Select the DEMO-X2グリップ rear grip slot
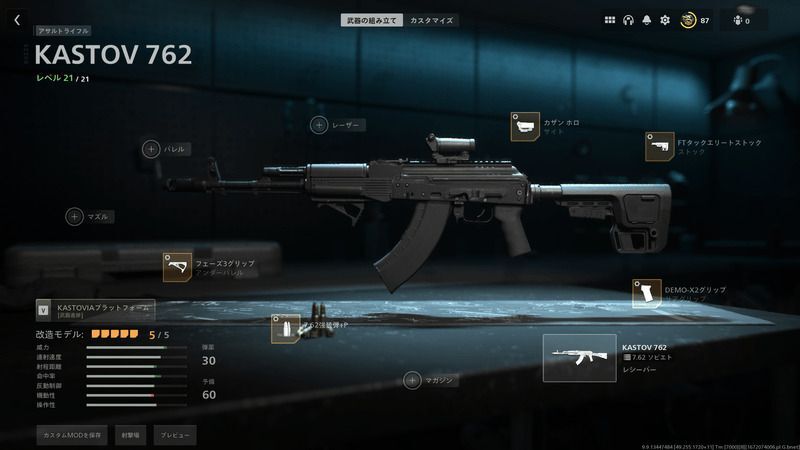This screenshot has height=450, width=800. click(x=647, y=294)
